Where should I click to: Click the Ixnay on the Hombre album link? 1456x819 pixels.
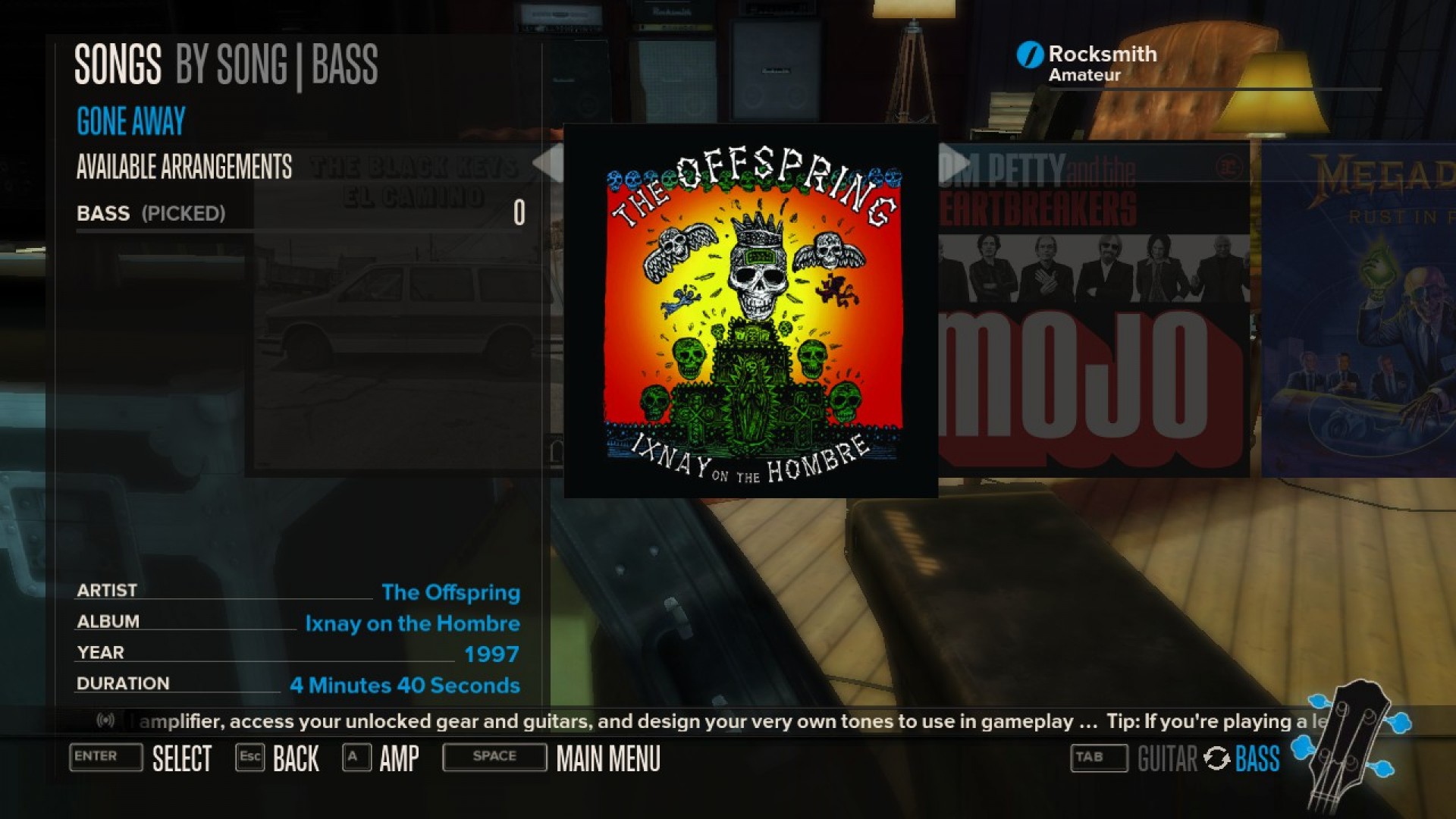click(413, 623)
